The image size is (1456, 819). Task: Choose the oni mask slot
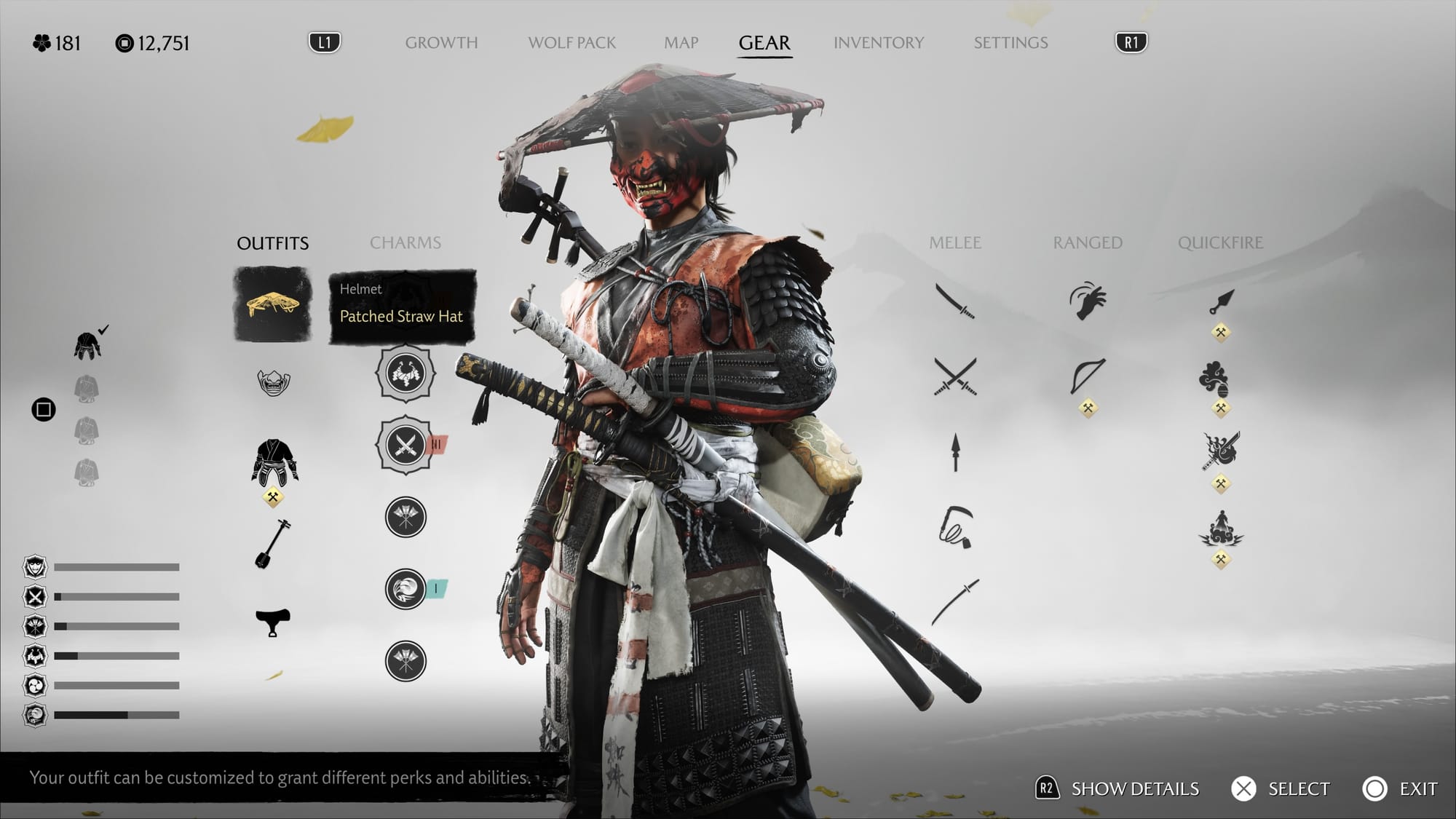[273, 382]
